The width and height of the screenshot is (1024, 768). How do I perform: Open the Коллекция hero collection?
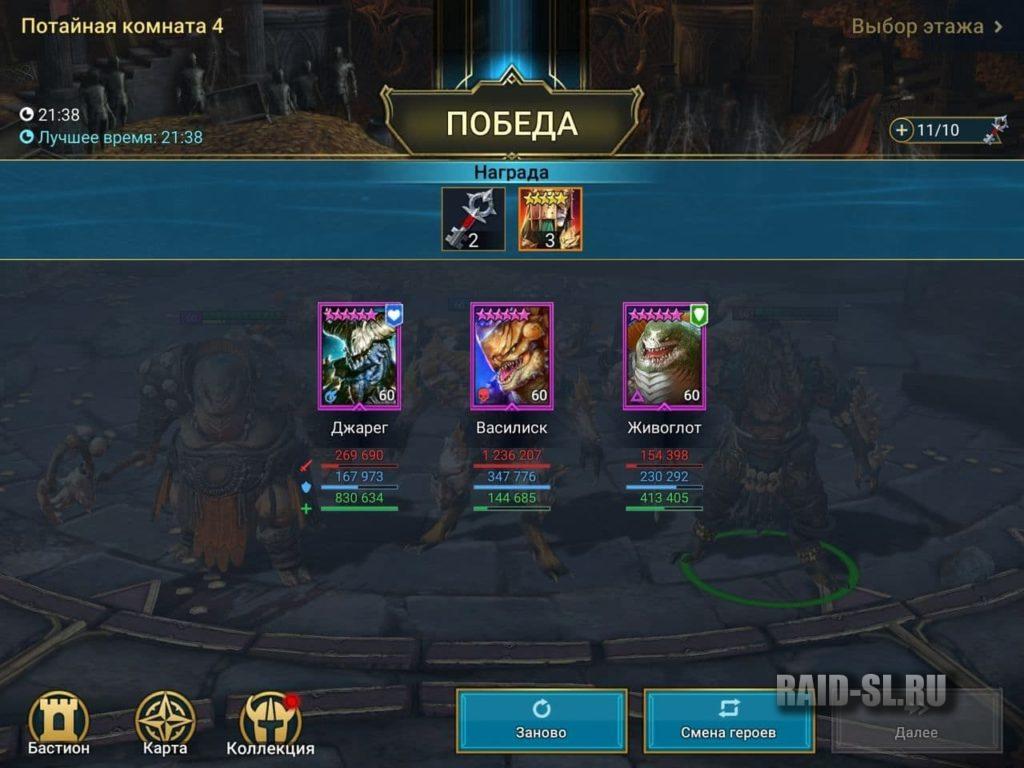click(270, 724)
